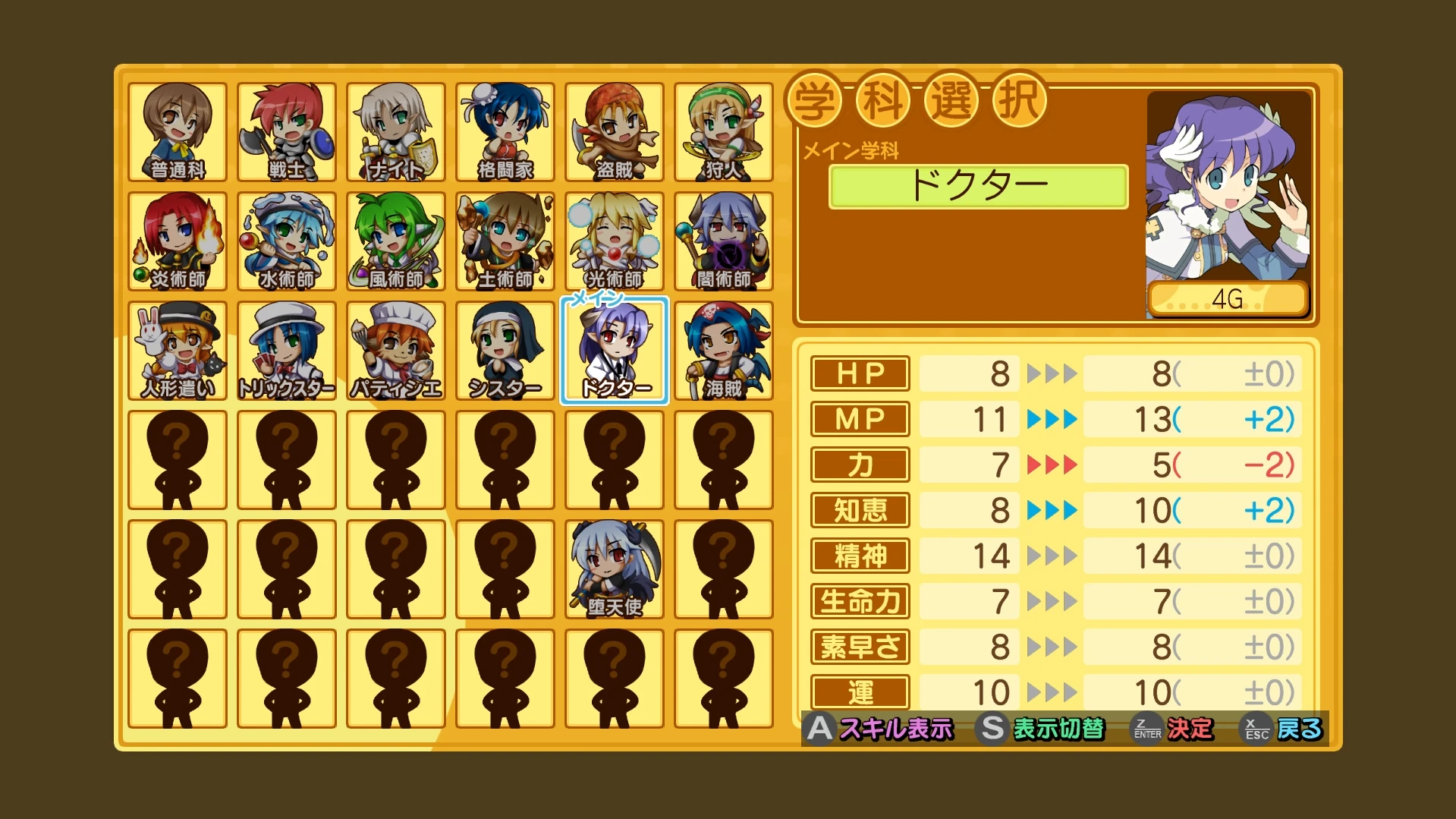Image resolution: width=1456 pixels, height=819 pixels.
Task: Select the 風術師 wind mage class
Action: click(396, 241)
